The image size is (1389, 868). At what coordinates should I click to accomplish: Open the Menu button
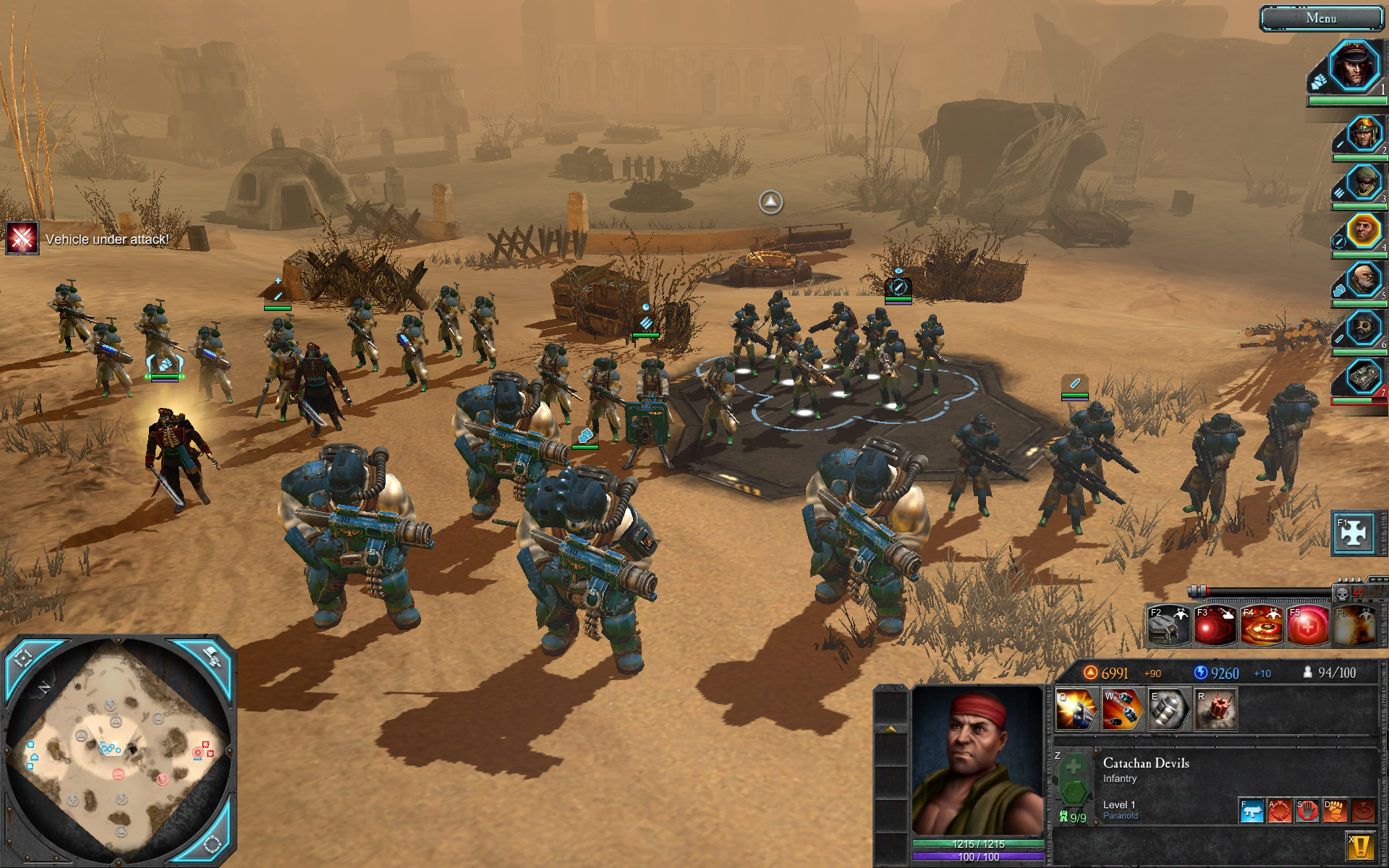[1321, 19]
